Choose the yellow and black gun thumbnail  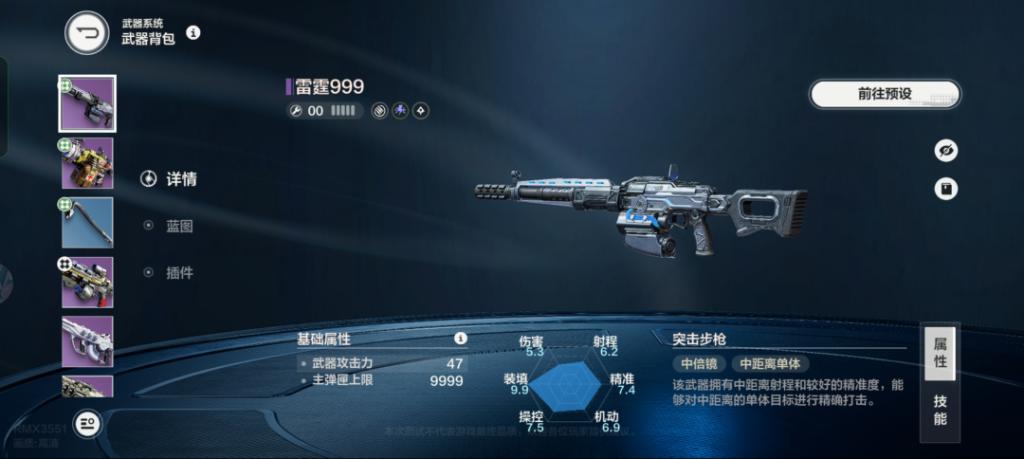[87, 163]
